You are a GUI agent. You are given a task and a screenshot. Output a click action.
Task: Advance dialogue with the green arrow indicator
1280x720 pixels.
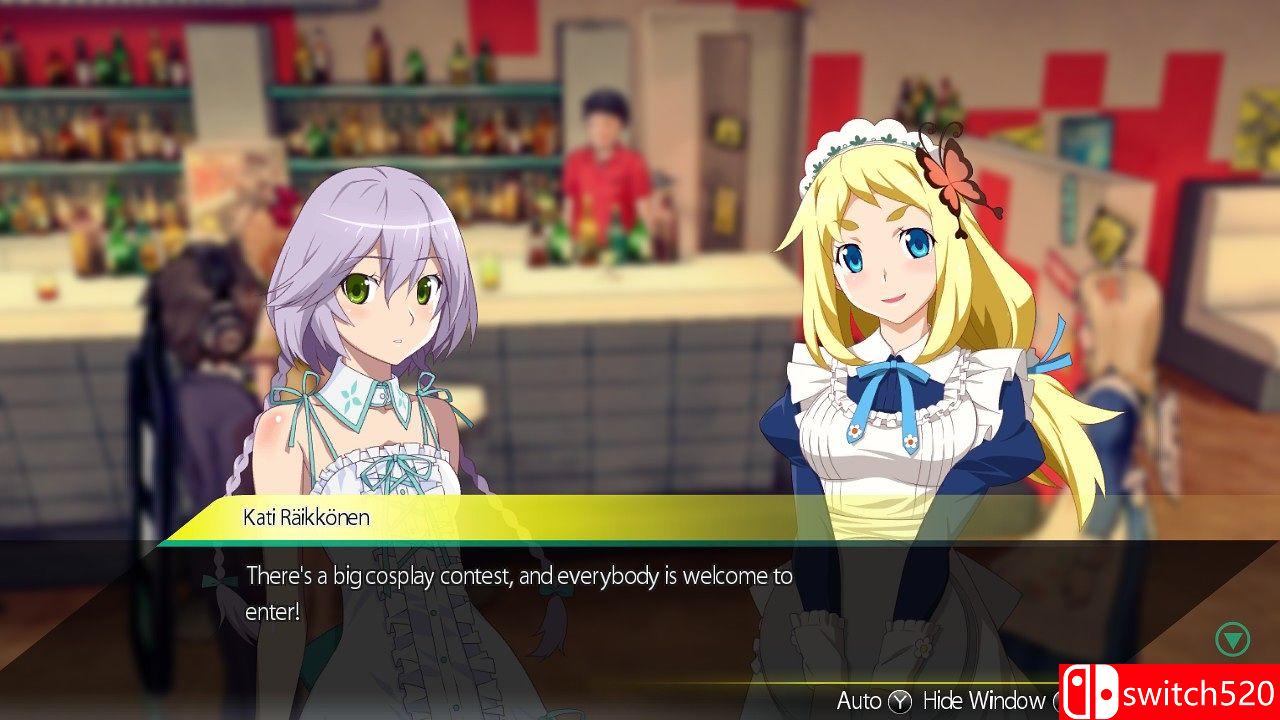(x=1232, y=638)
